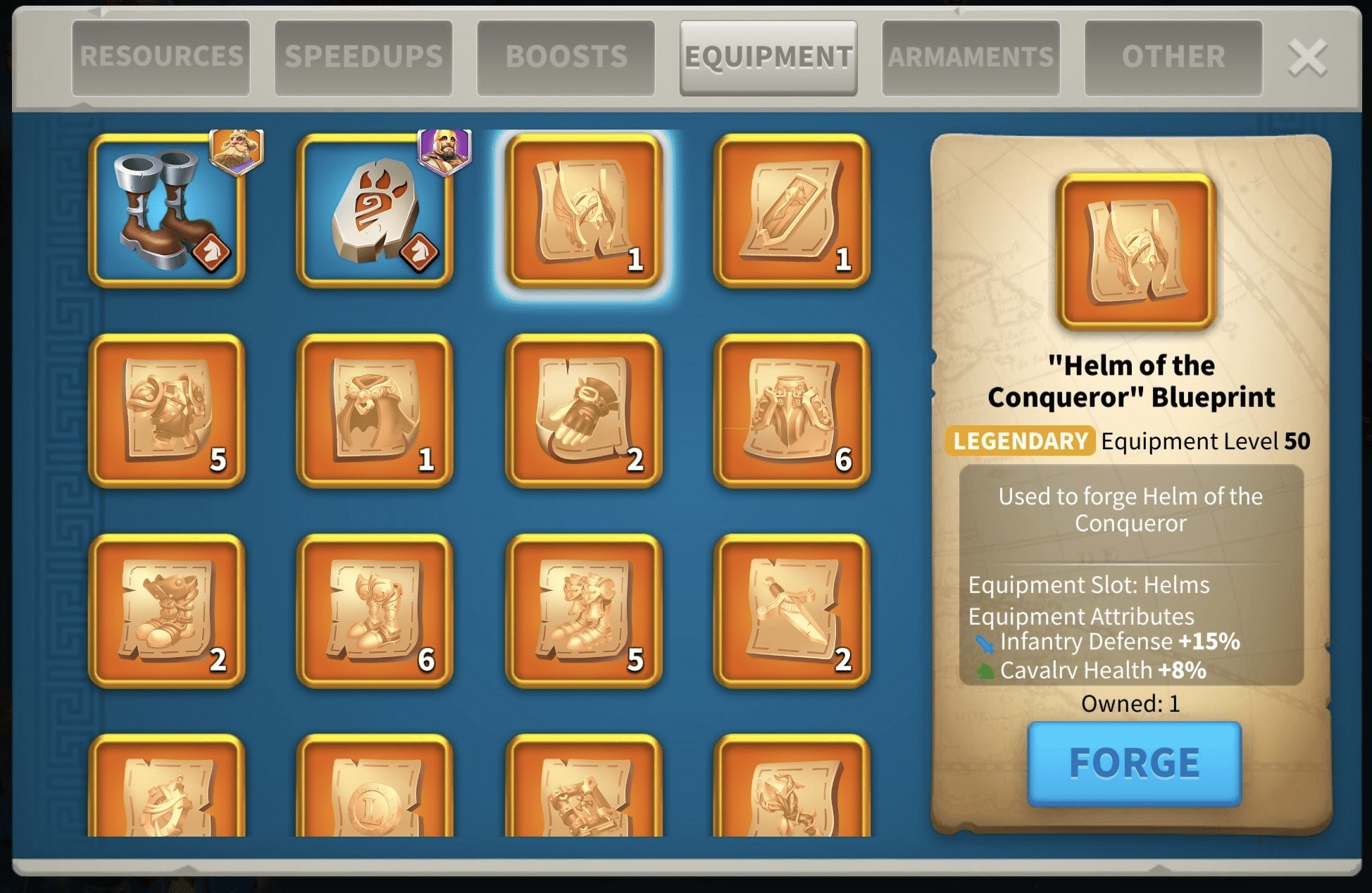Select the cloak blueprint slot
The height and width of the screenshot is (893, 1372).
pyautogui.click(x=375, y=411)
